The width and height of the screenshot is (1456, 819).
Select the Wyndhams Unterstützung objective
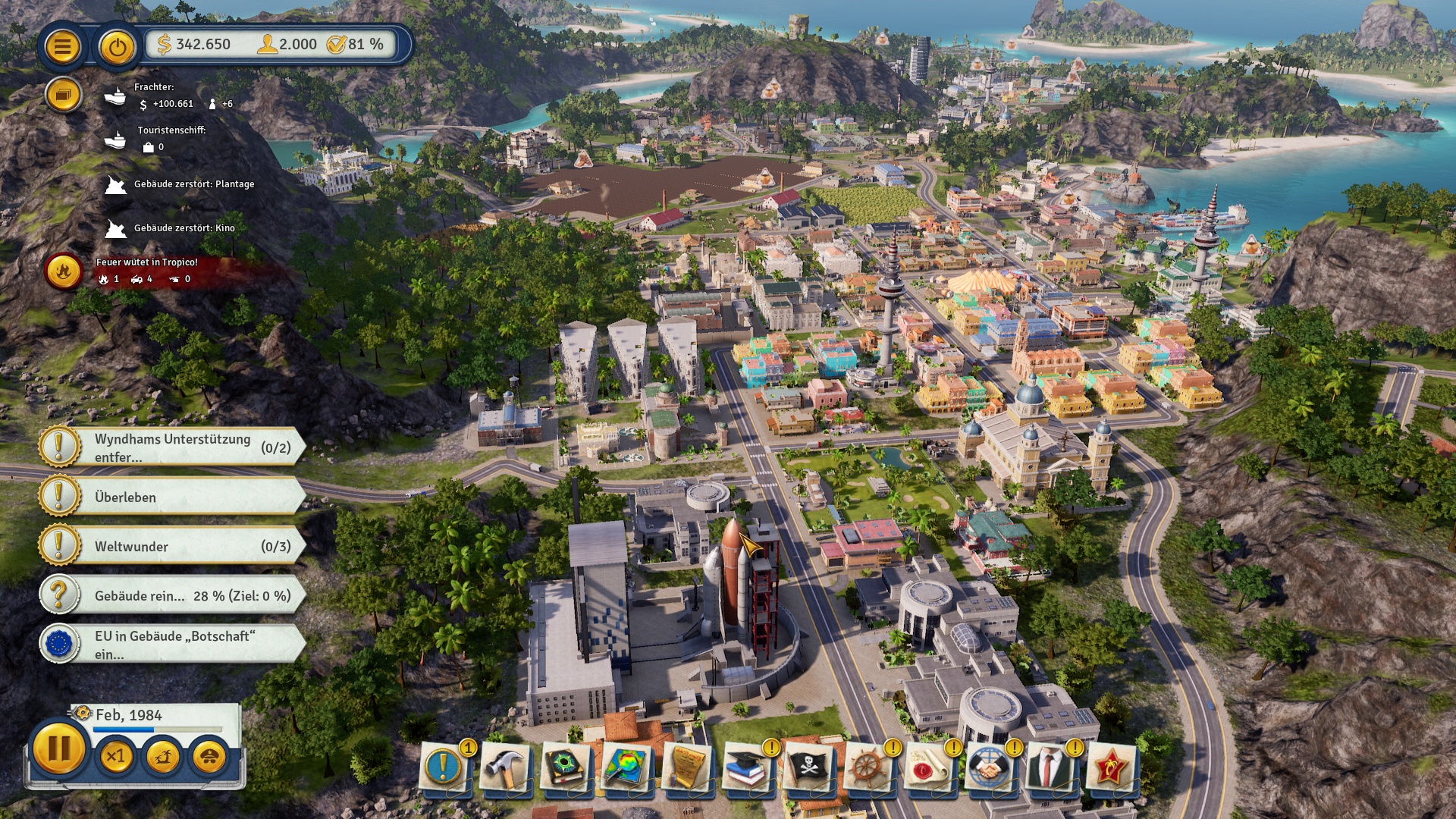[173, 447]
